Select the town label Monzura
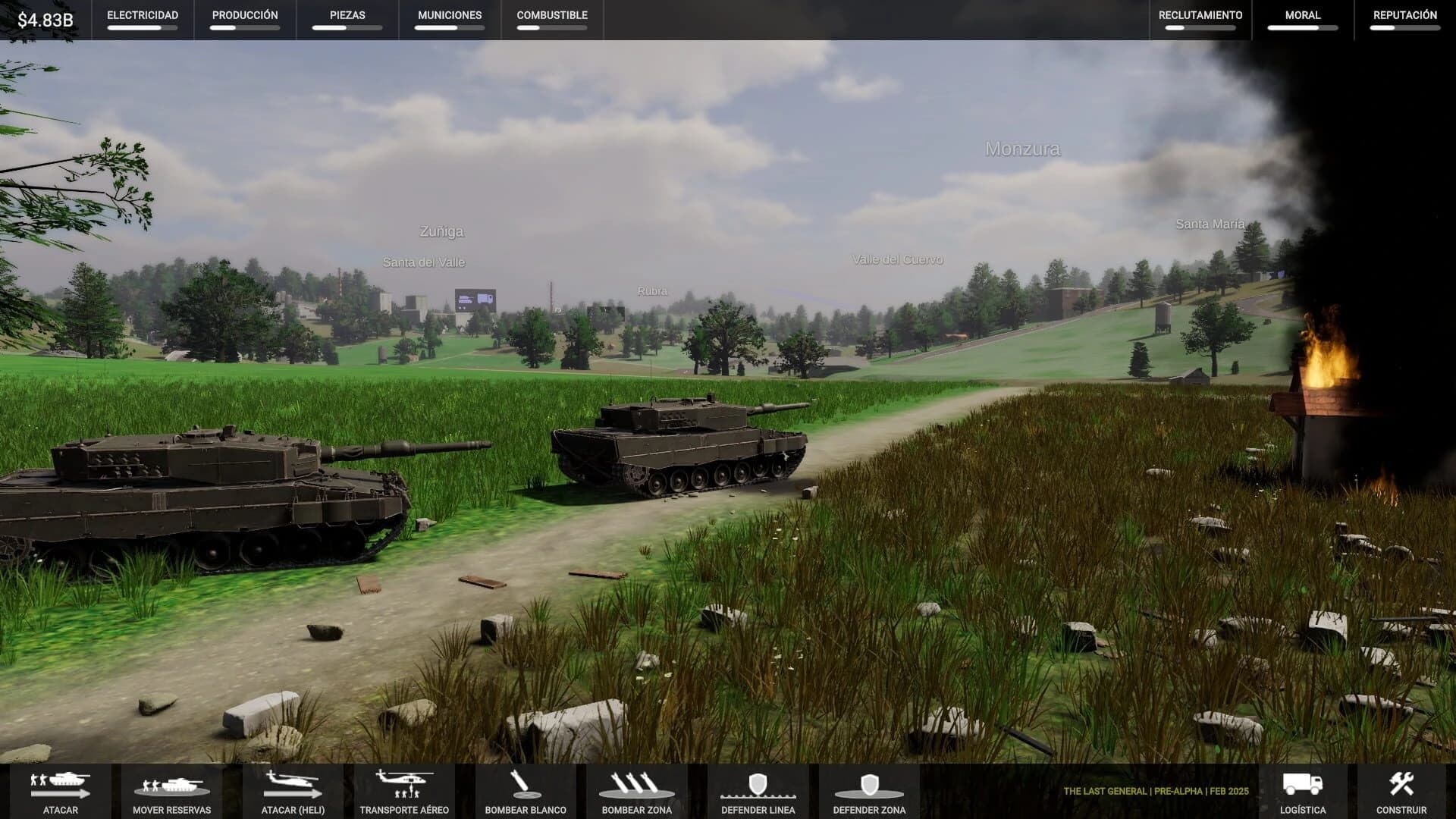Viewport: 1456px width, 819px height. pos(1023,149)
